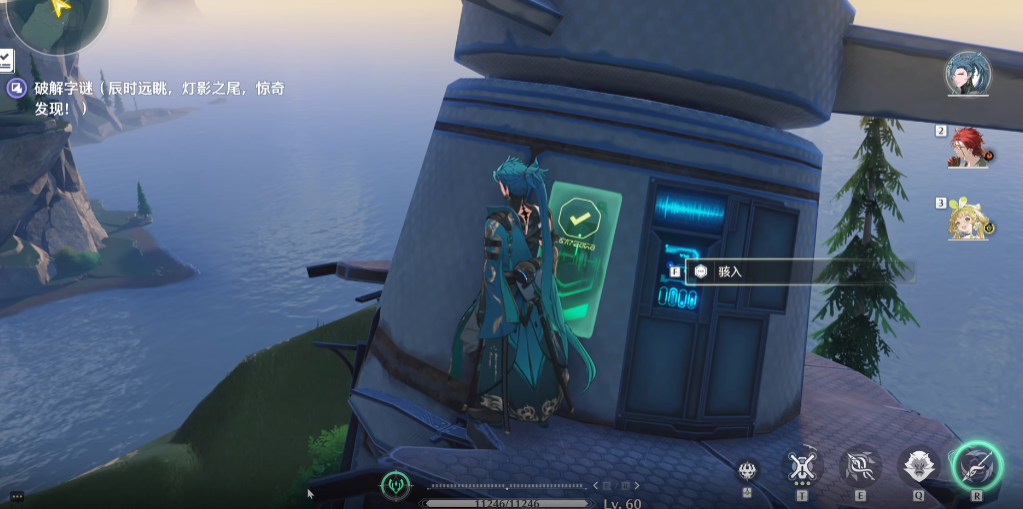Switch to the blue-haired party character portrait
Screen dimensions: 1023x509
pos(968,72)
